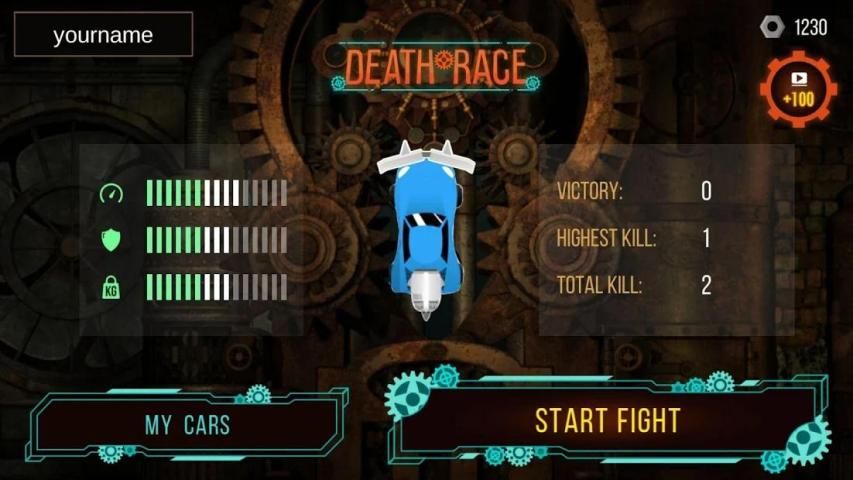Open the My Cars garage
Screen dimensions: 853x480
(187, 424)
